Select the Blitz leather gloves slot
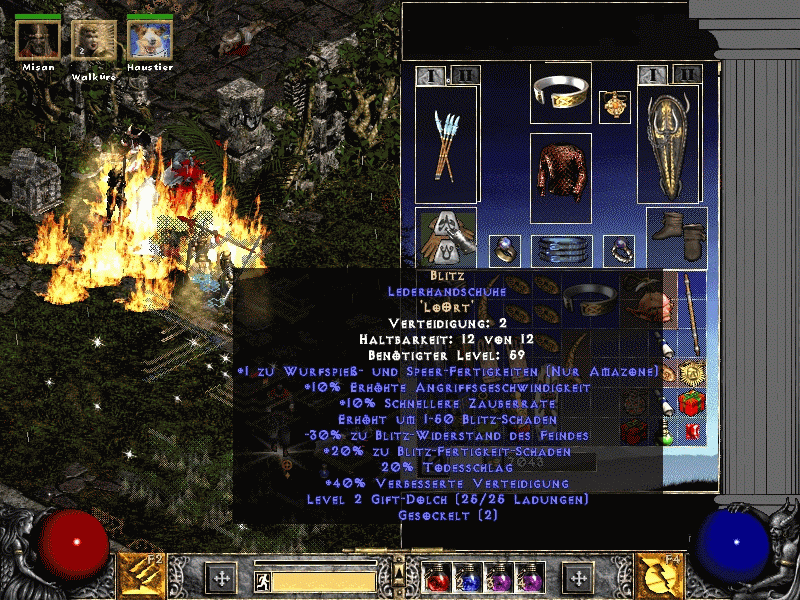The height and width of the screenshot is (600, 800). (446, 239)
